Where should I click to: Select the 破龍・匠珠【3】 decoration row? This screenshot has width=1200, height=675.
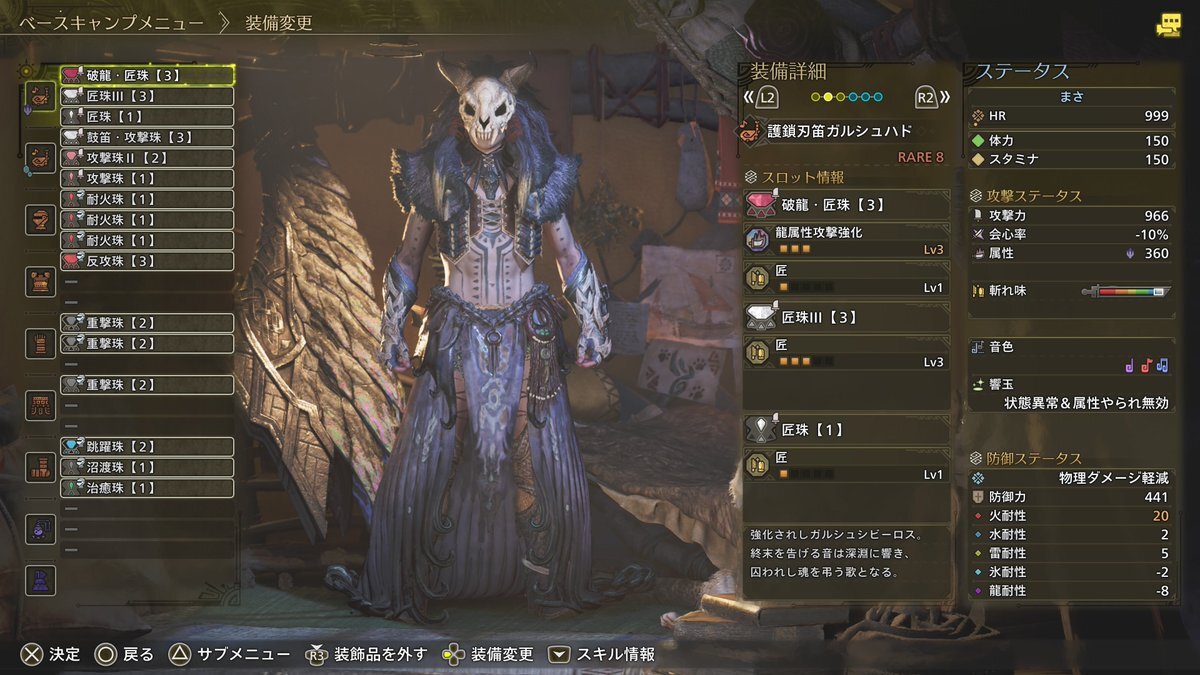point(147,75)
